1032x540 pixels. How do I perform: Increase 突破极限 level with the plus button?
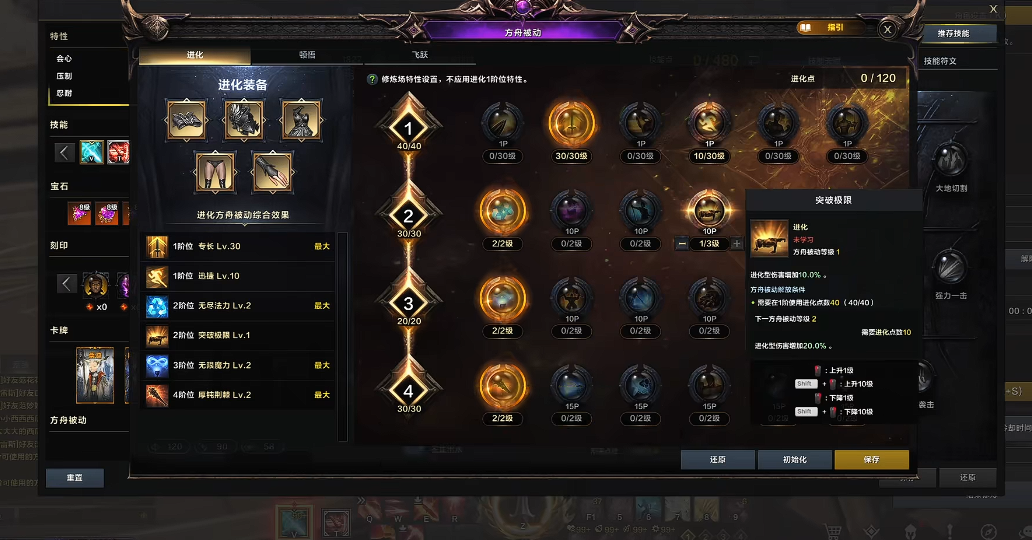click(x=737, y=244)
